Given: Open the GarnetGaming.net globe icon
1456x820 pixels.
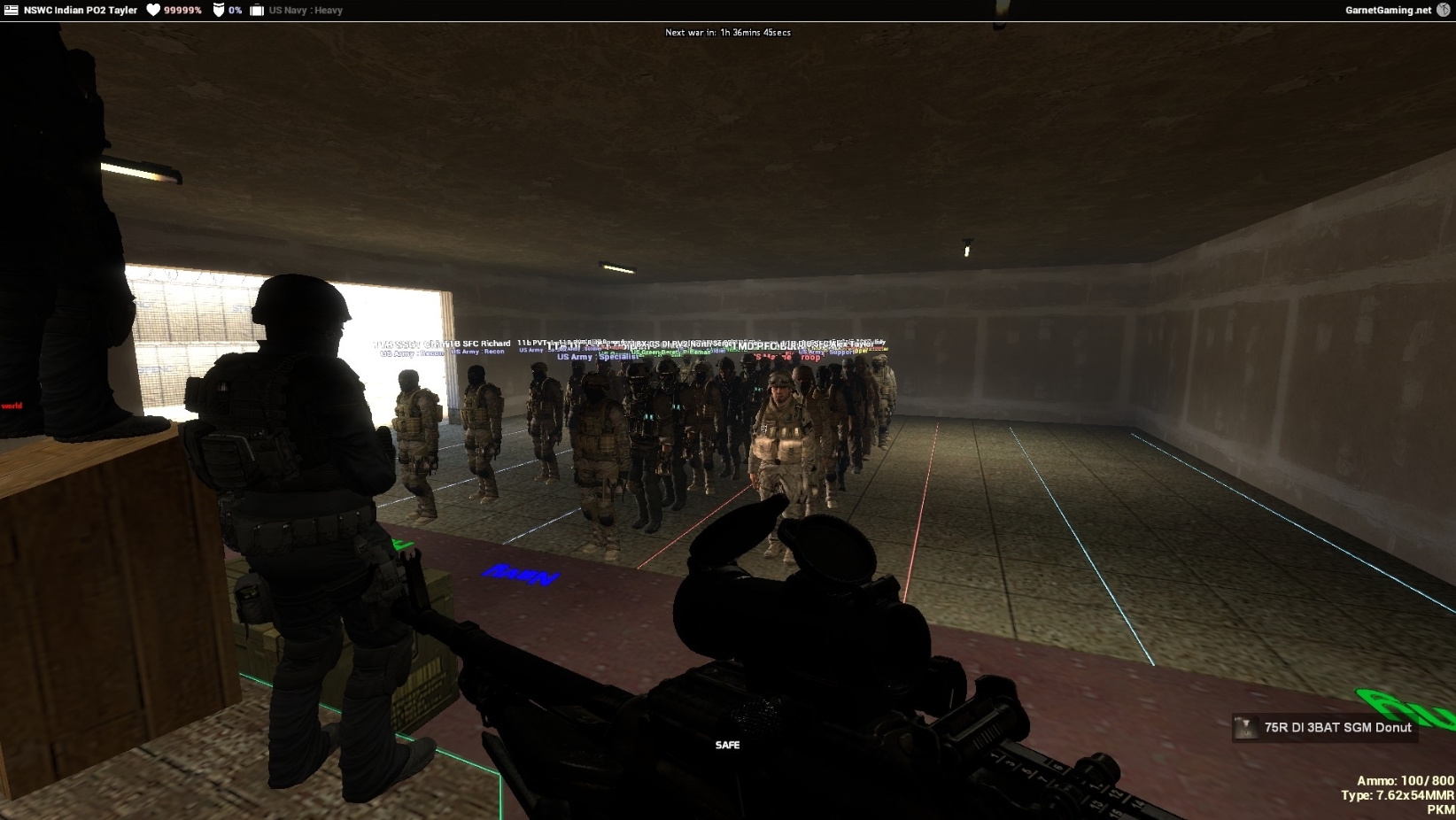Looking at the screenshot, I should click(x=1443, y=10).
